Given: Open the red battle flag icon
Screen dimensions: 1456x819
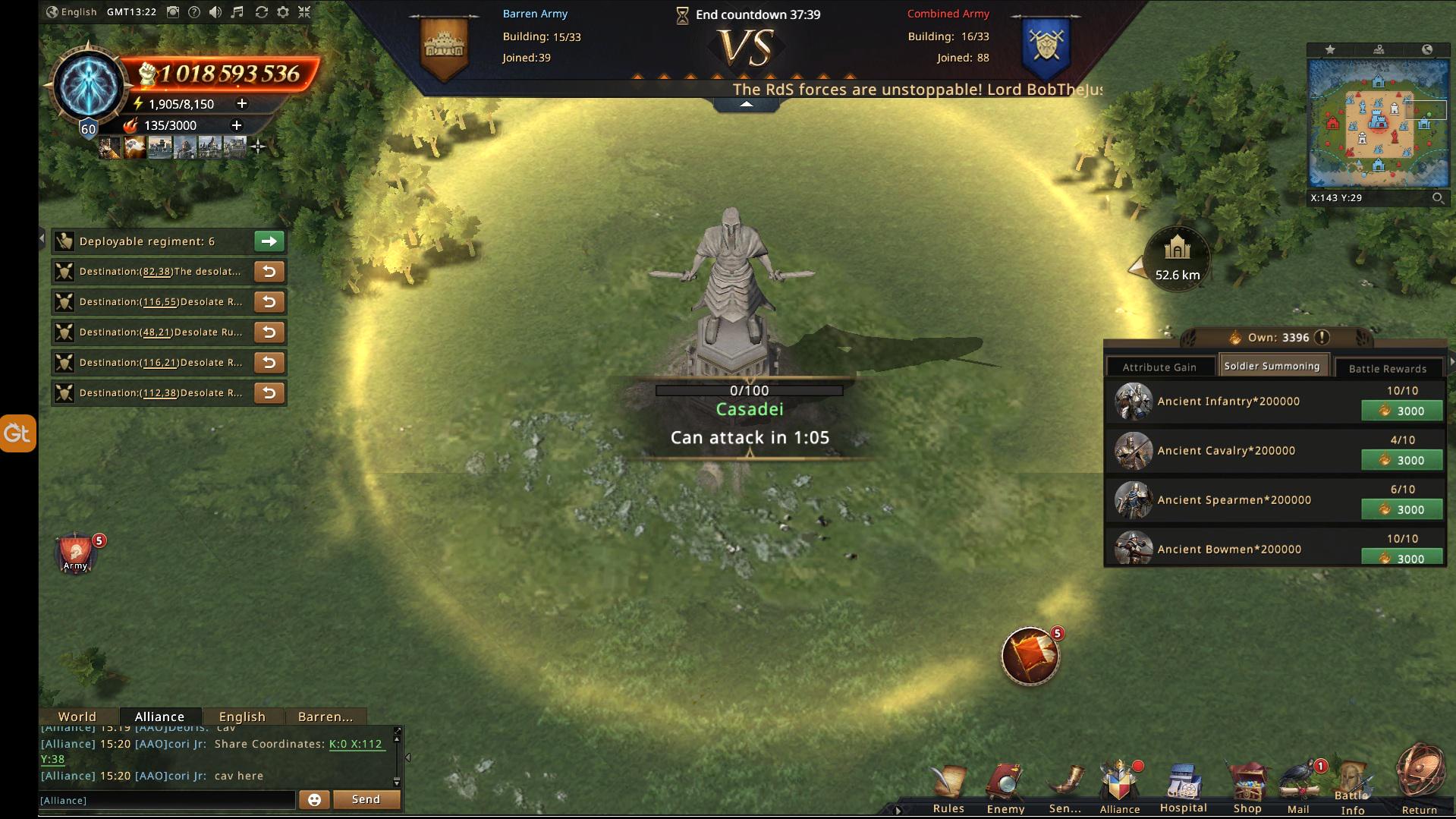Looking at the screenshot, I should click(x=1030, y=656).
